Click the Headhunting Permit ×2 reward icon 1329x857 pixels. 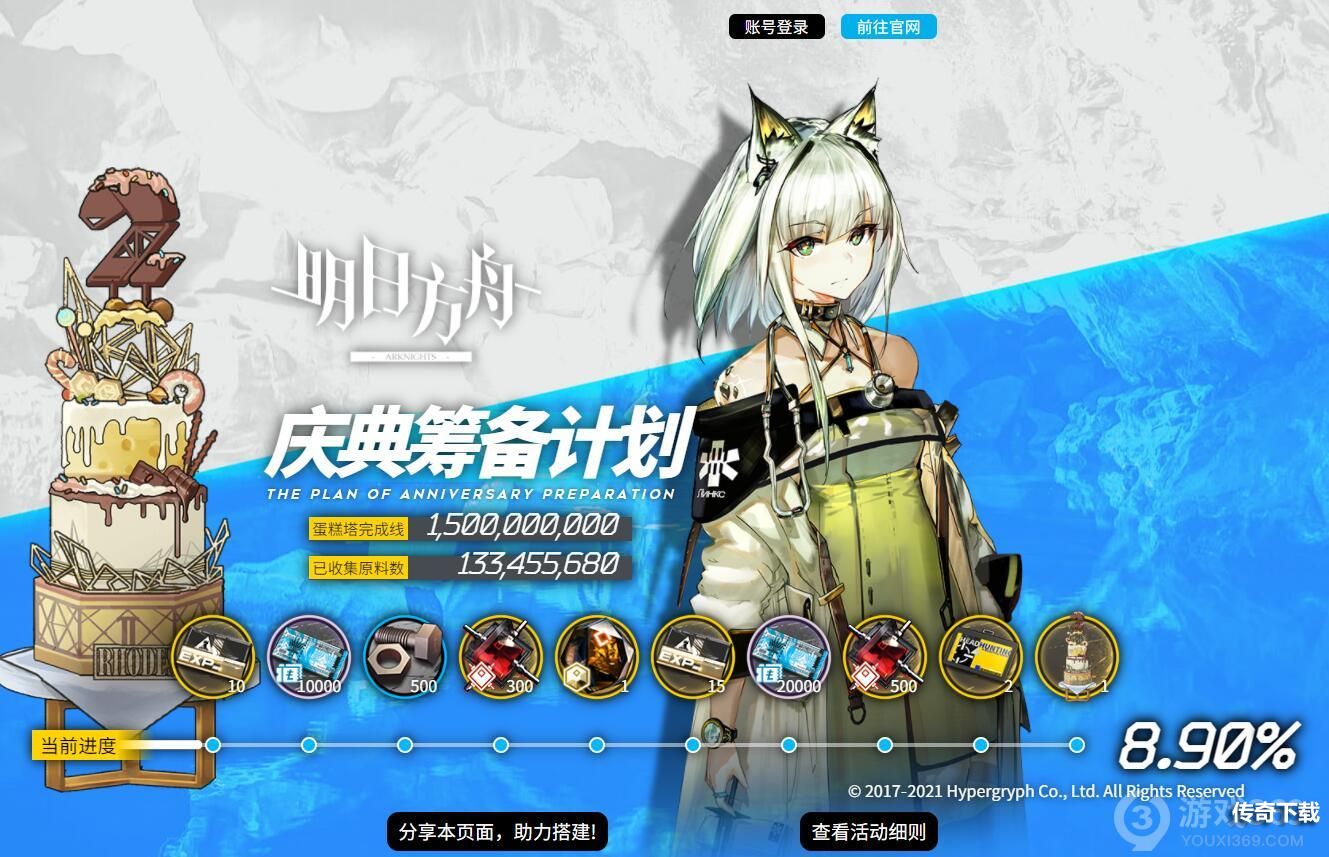pos(979,655)
